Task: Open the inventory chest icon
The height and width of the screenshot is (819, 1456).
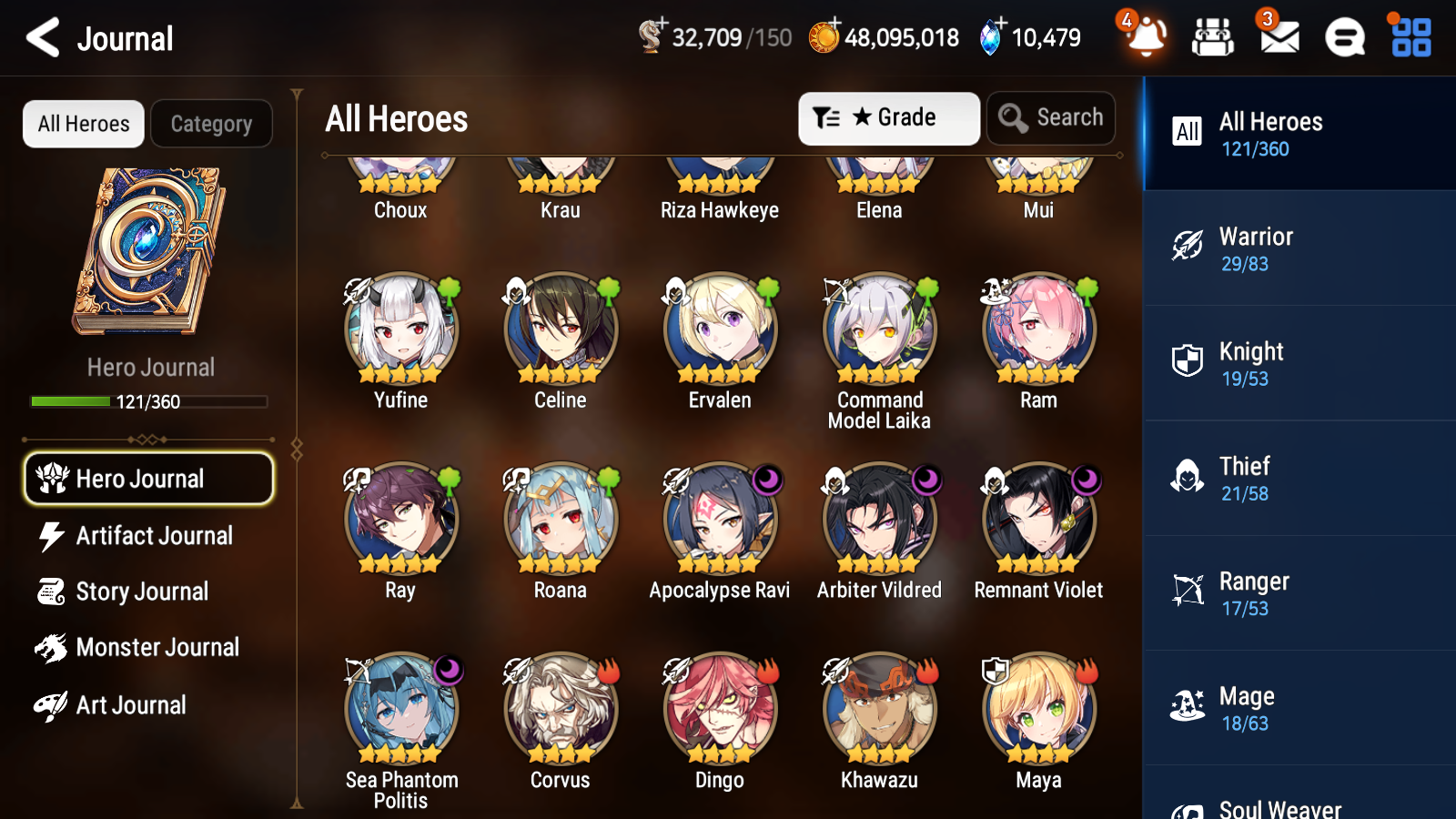Action: [x=1213, y=38]
